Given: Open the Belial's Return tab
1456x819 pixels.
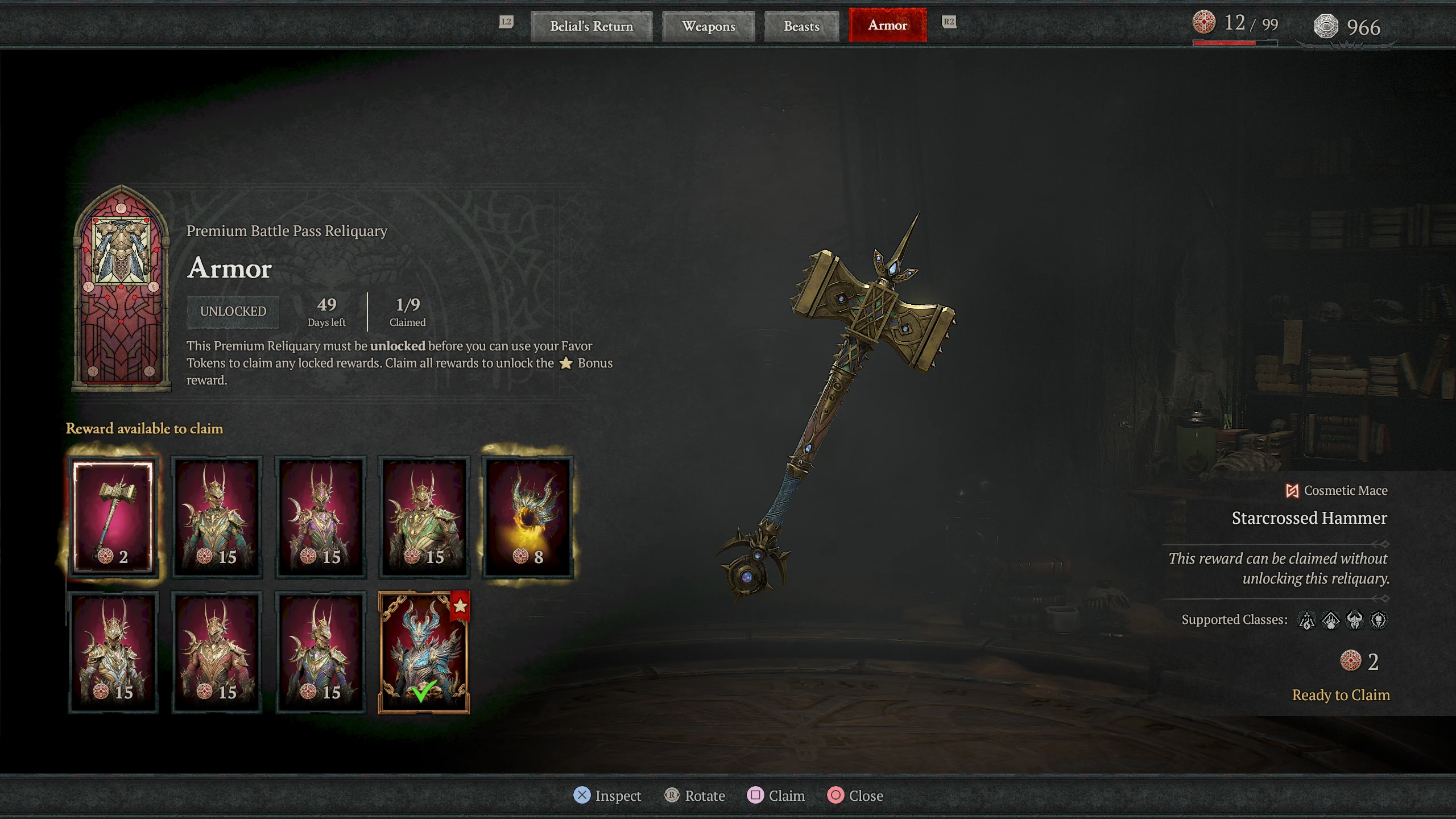Looking at the screenshot, I should pos(591,26).
